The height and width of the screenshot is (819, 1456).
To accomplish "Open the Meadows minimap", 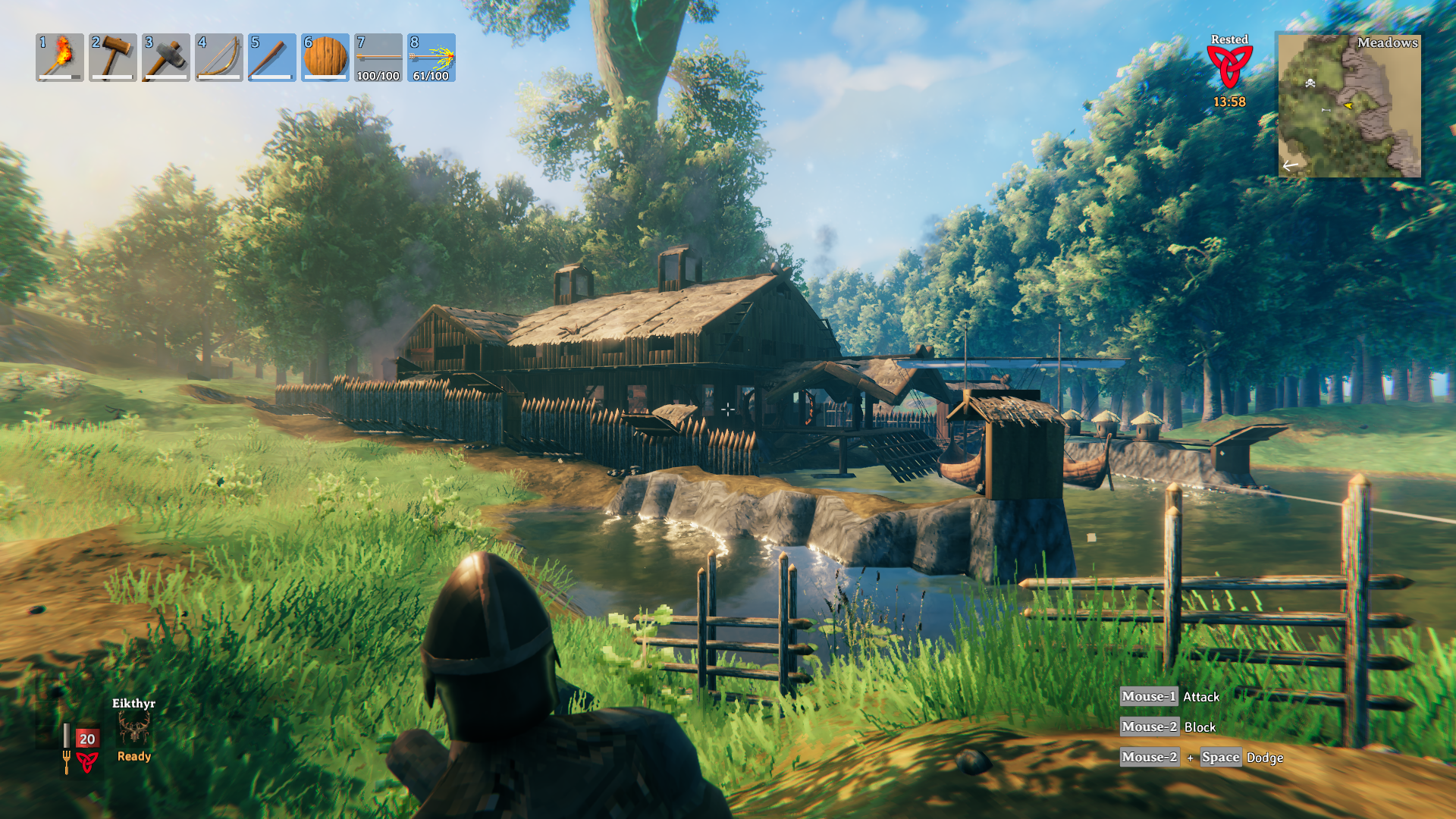I will click(x=1349, y=105).
